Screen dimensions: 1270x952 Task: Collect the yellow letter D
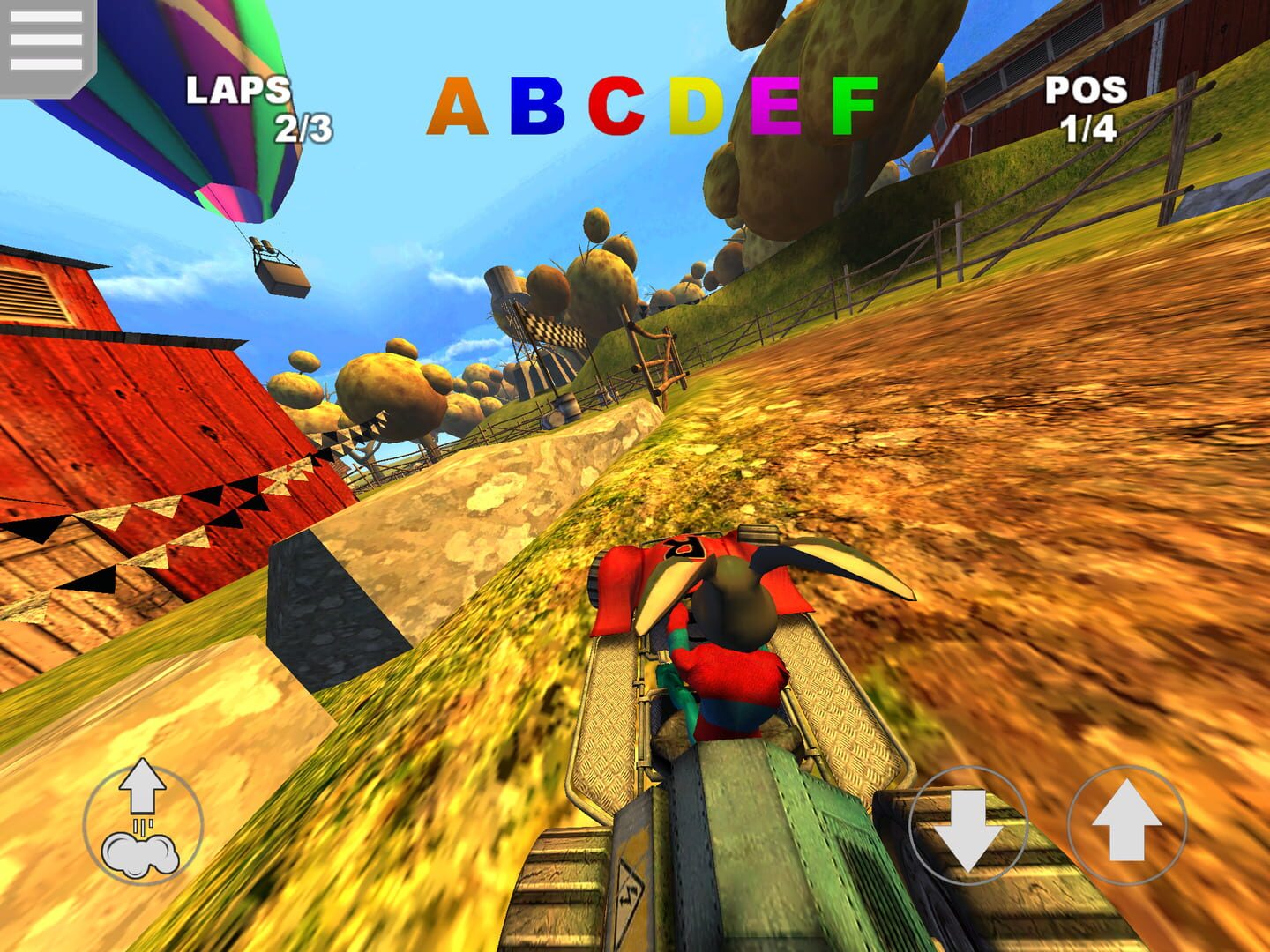[x=696, y=108]
